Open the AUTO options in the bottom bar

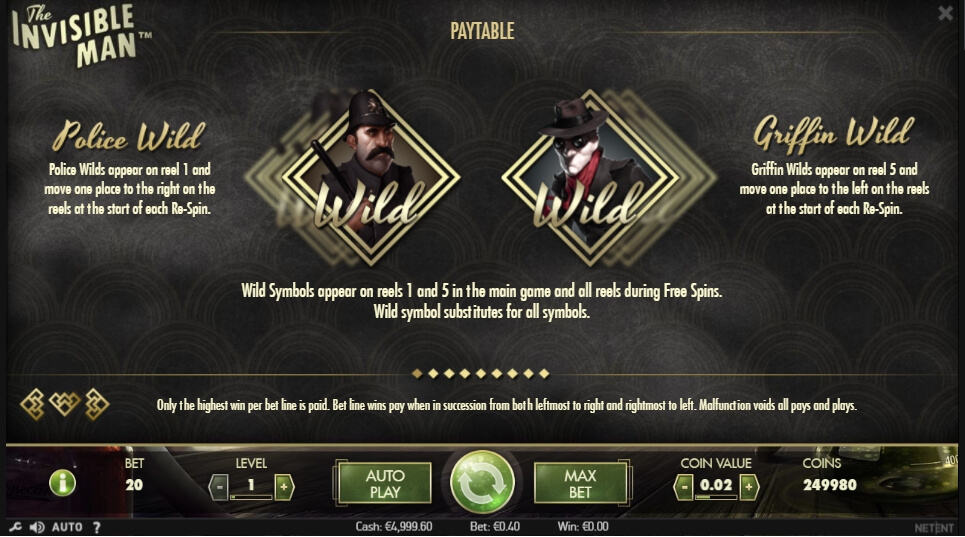[67, 526]
